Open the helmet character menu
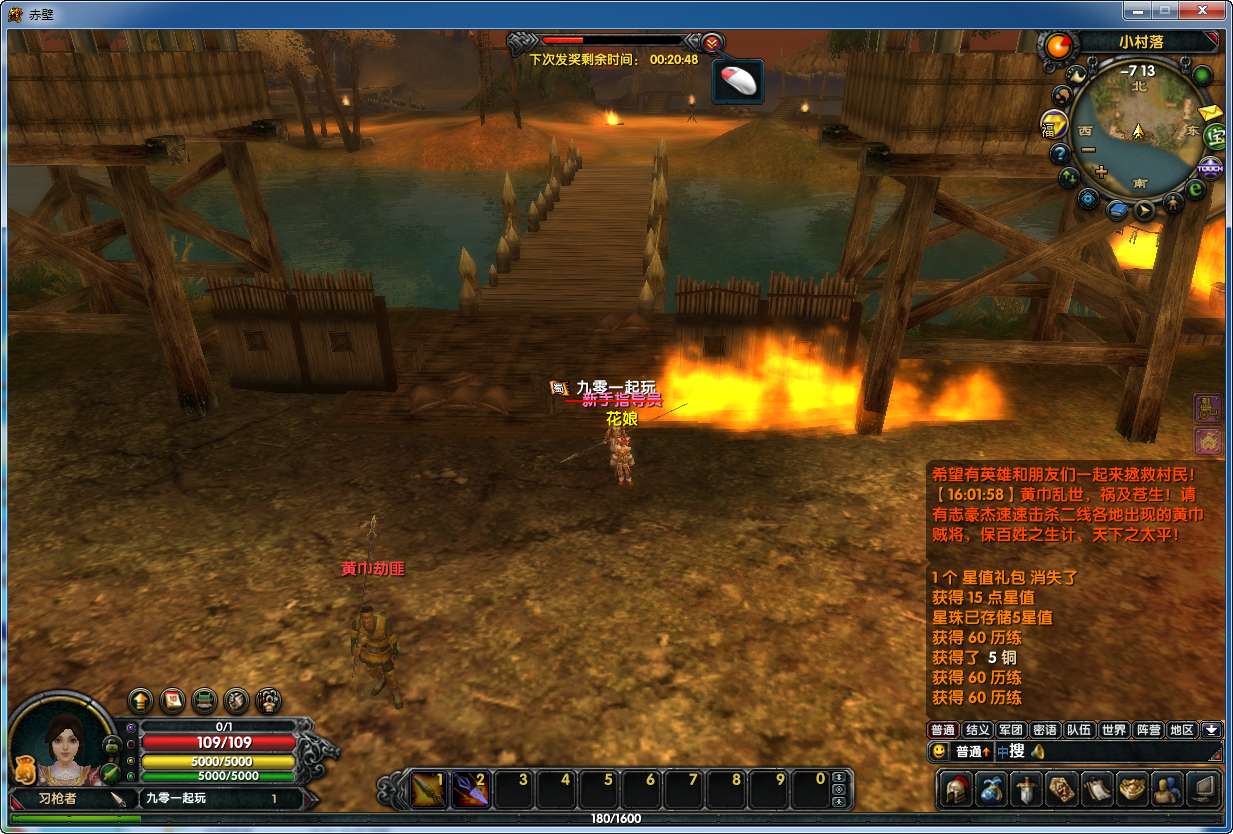 point(957,789)
